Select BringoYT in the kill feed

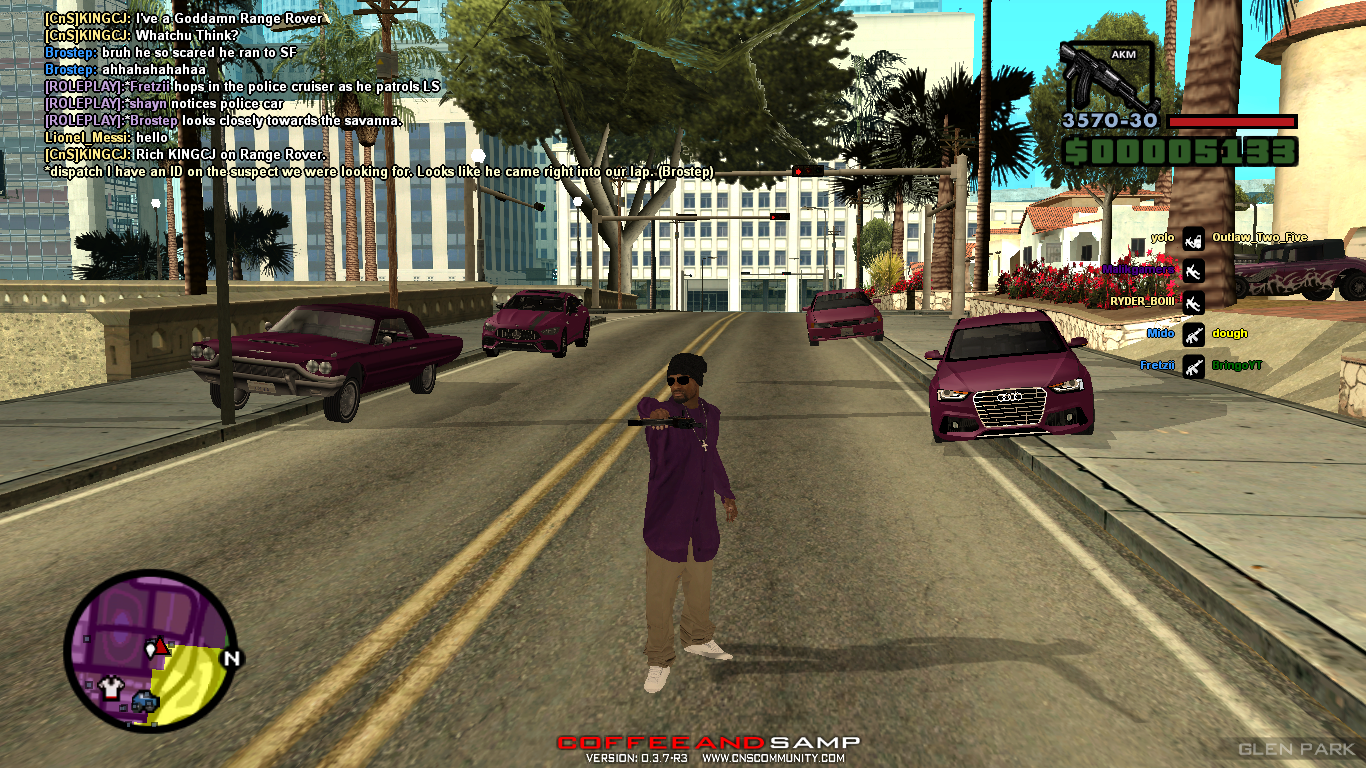[x=1236, y=366]
